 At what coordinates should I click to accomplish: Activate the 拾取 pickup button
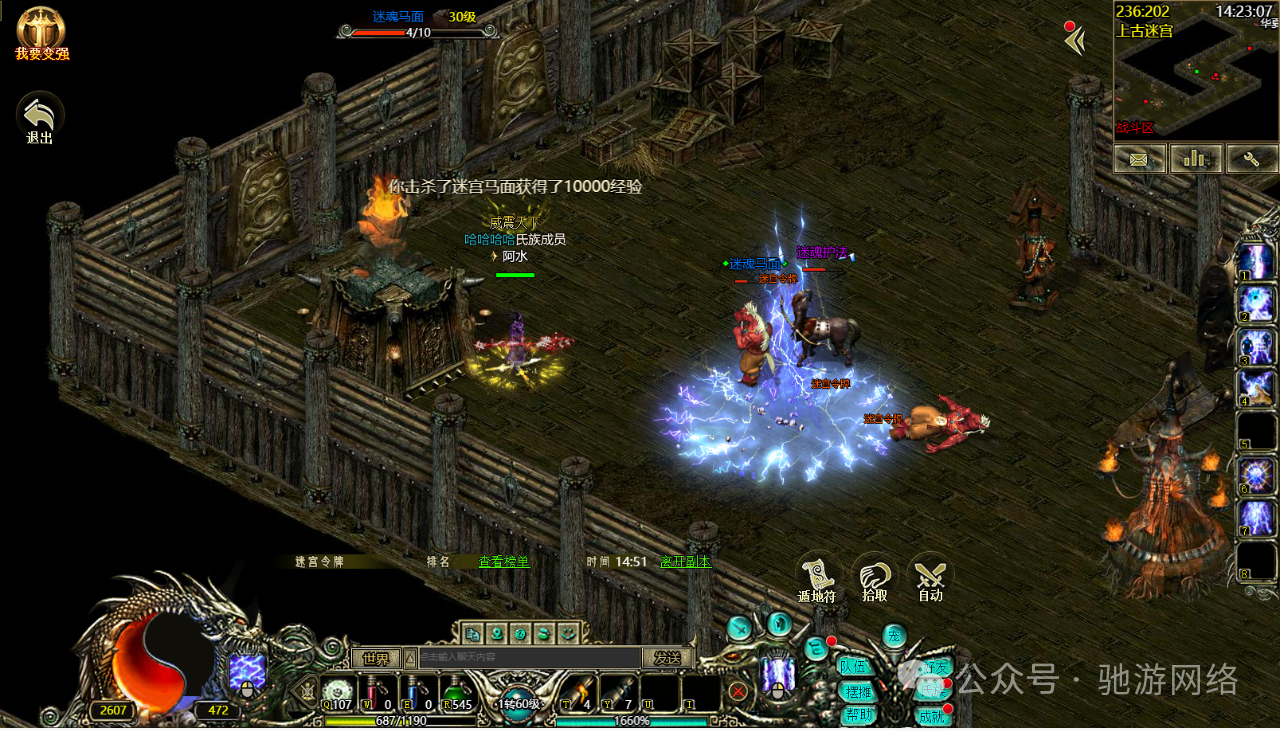click(874, 578)
